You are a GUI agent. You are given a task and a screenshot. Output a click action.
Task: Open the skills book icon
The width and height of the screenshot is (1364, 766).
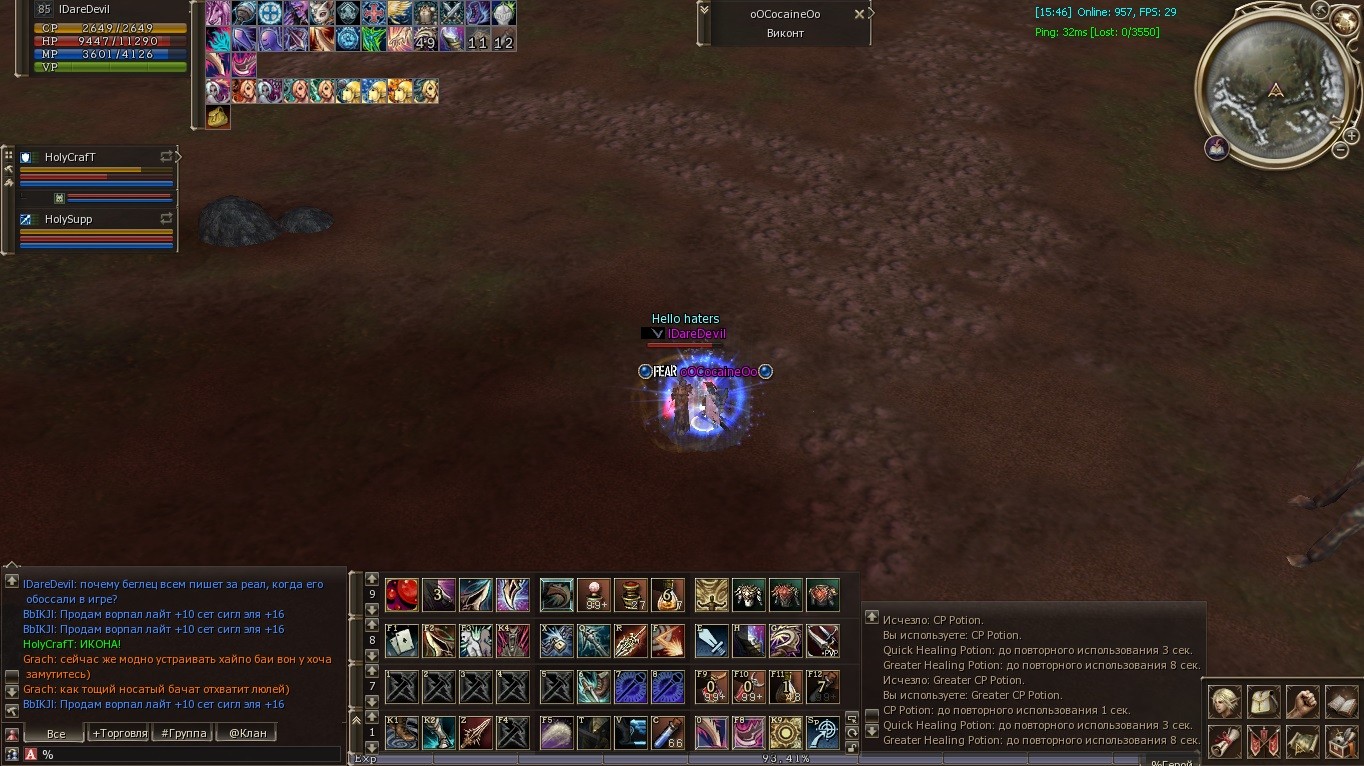tap(1341, 701)
